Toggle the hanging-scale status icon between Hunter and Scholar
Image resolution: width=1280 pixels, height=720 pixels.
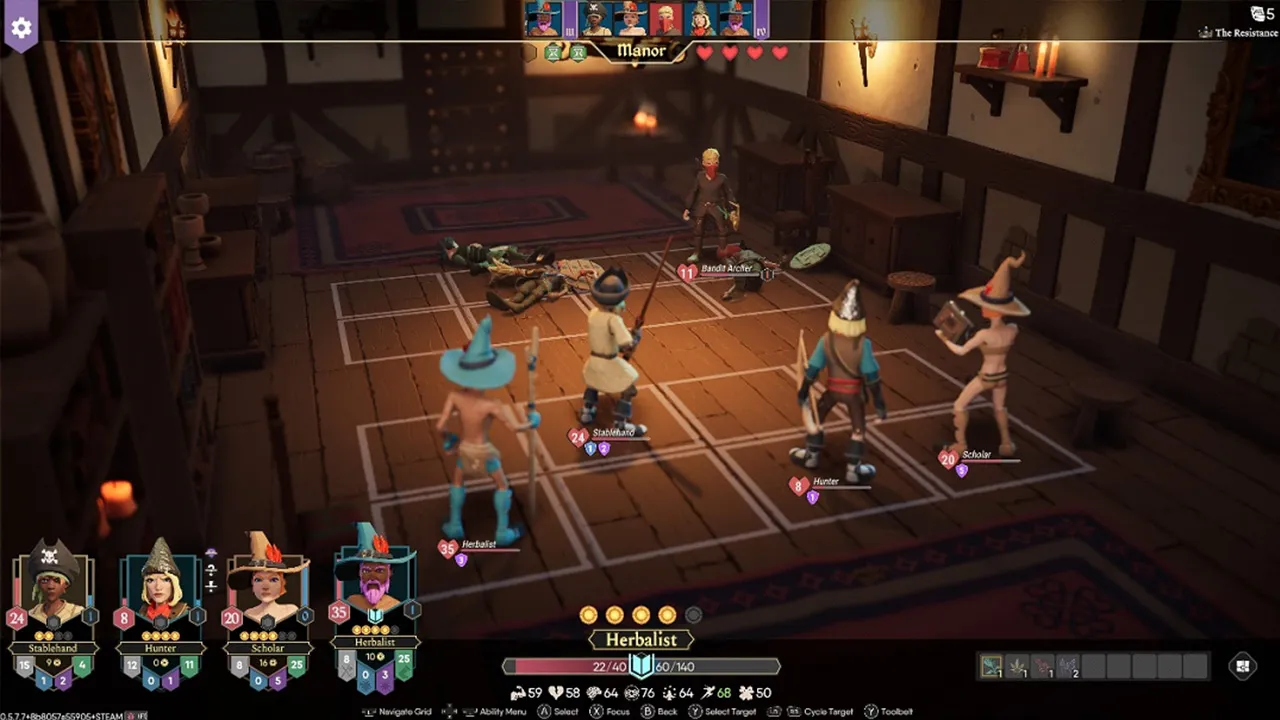coord(210,573)
